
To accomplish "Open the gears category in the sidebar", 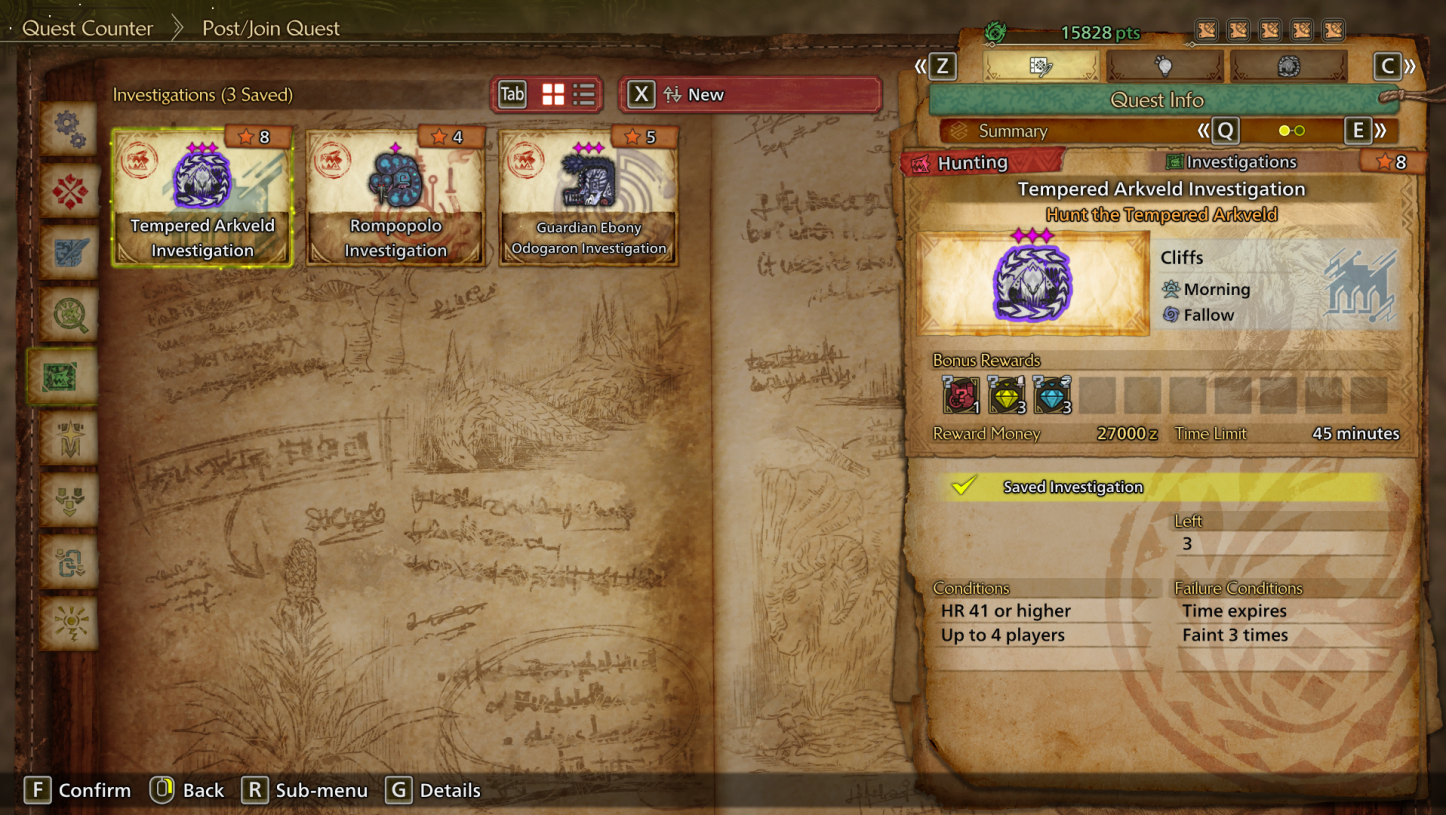I will coord(69,127).
